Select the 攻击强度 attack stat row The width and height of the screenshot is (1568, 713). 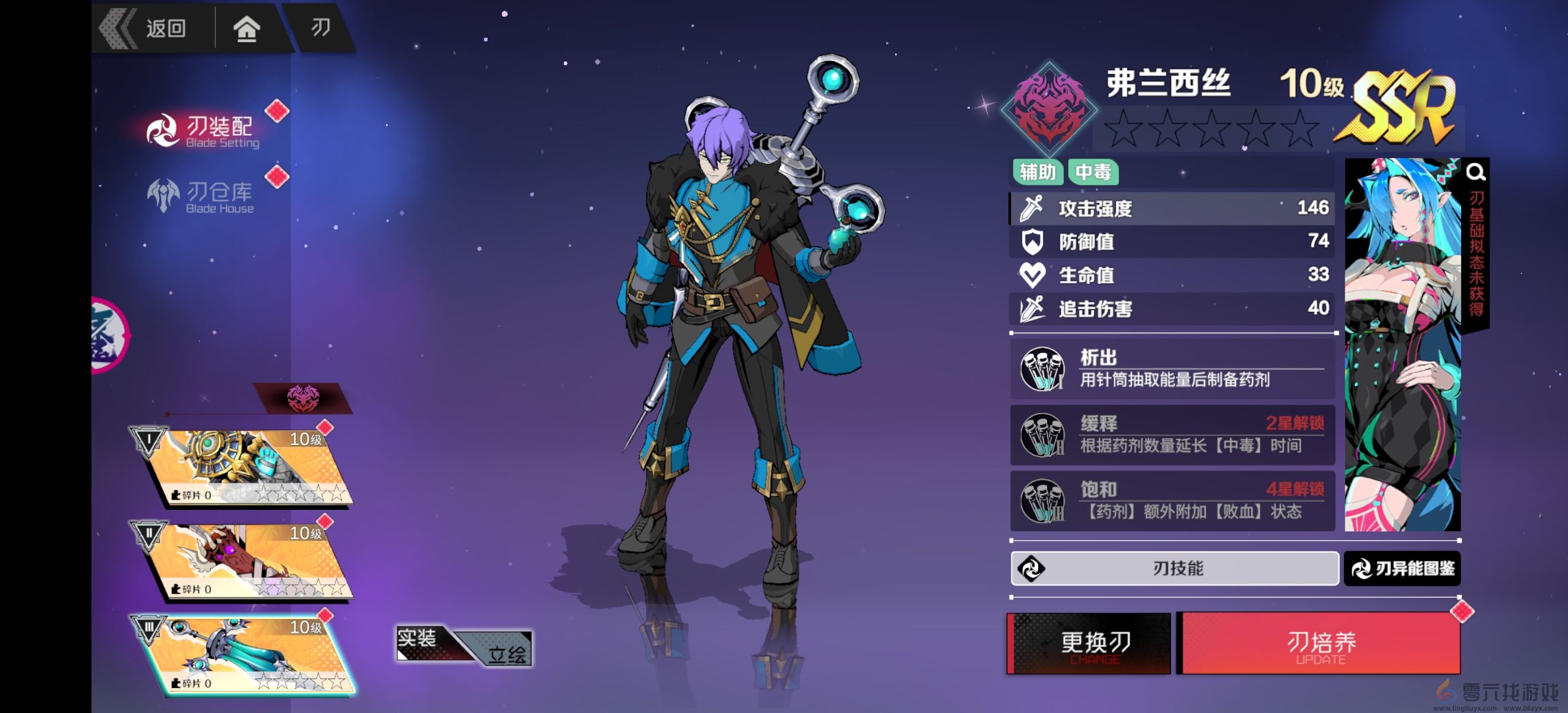coord(1172,208)
